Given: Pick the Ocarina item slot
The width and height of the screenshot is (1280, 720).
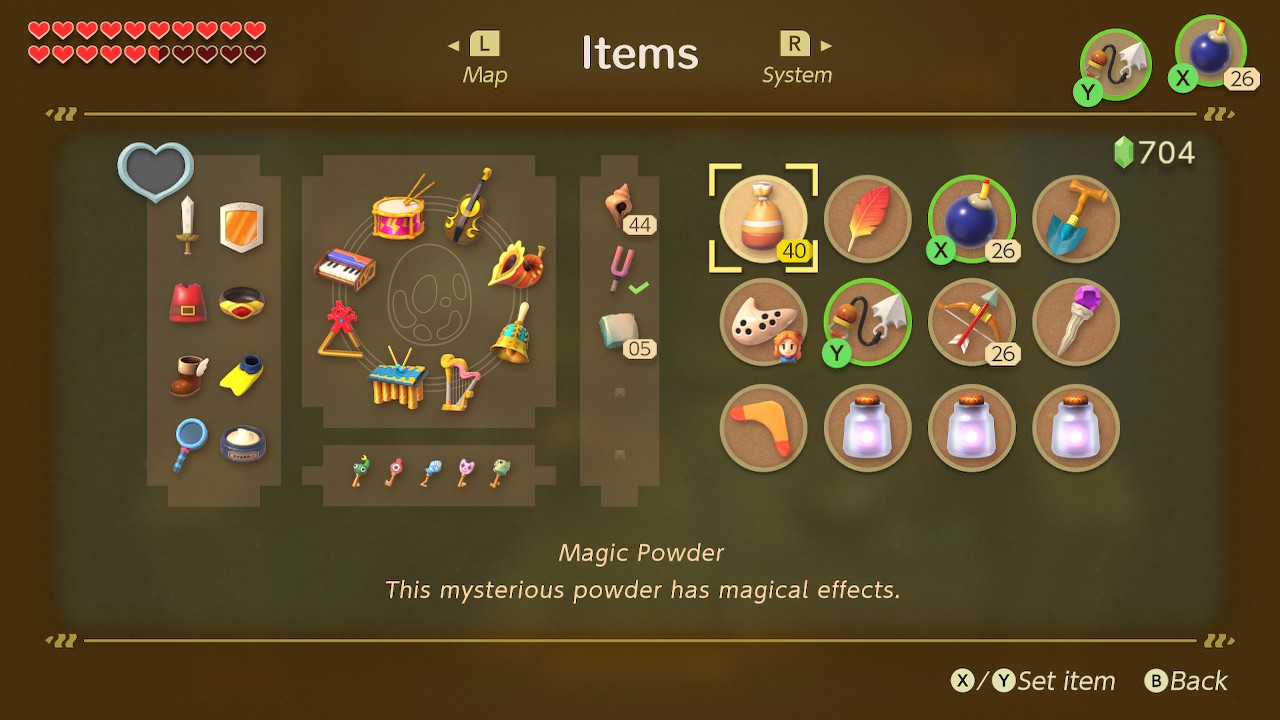Looking at the screenshot, I should [763, 322].
